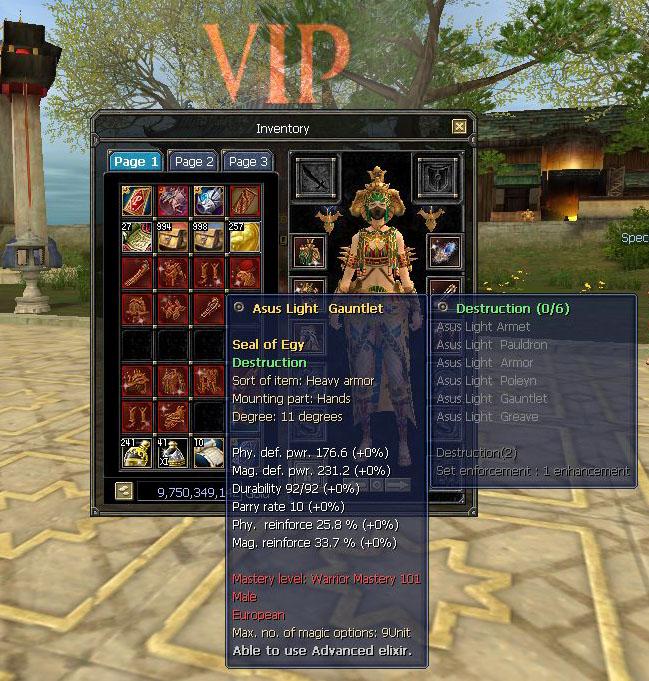Viewport: 649px width, 681px height.
Task: Select the item stack showing 27
Action: [x=136, y=237]
